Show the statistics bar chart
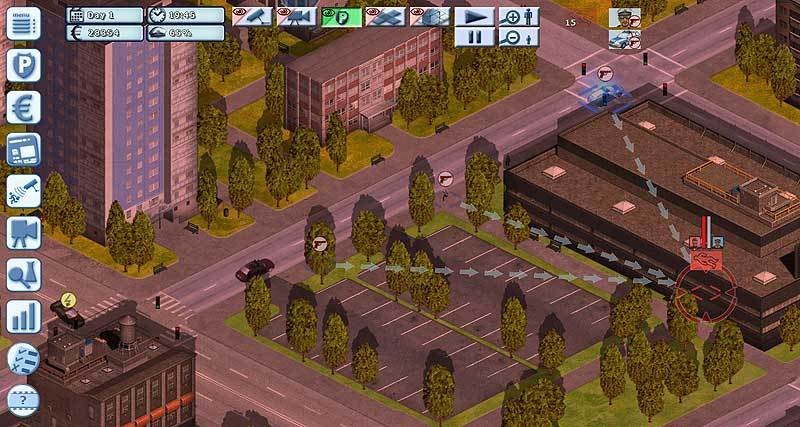This screenshot has width=800, height=427. coord(22,317)
